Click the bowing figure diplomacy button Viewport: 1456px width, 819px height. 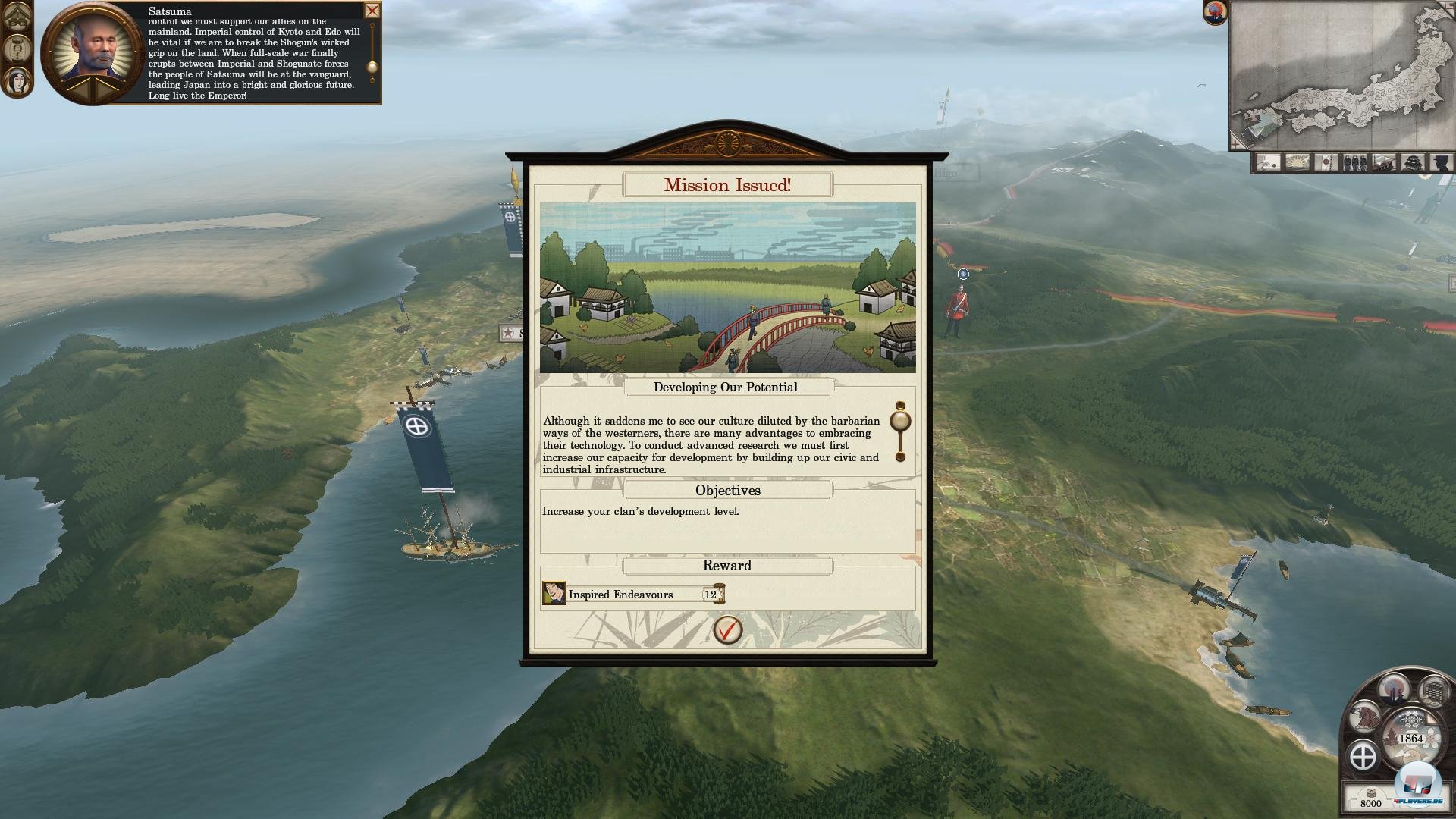(x=1365, y=715)
